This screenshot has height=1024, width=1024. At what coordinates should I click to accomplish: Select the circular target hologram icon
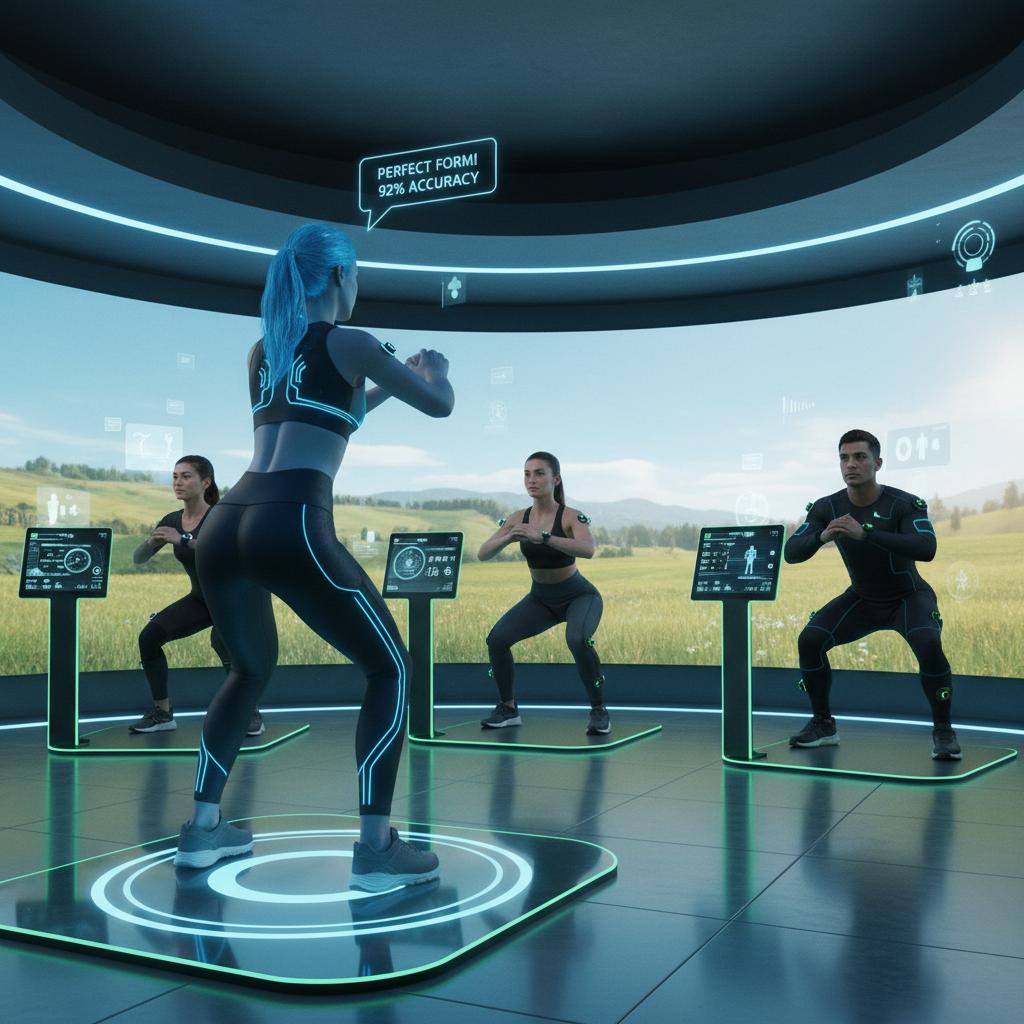click(x=973, y=244)
